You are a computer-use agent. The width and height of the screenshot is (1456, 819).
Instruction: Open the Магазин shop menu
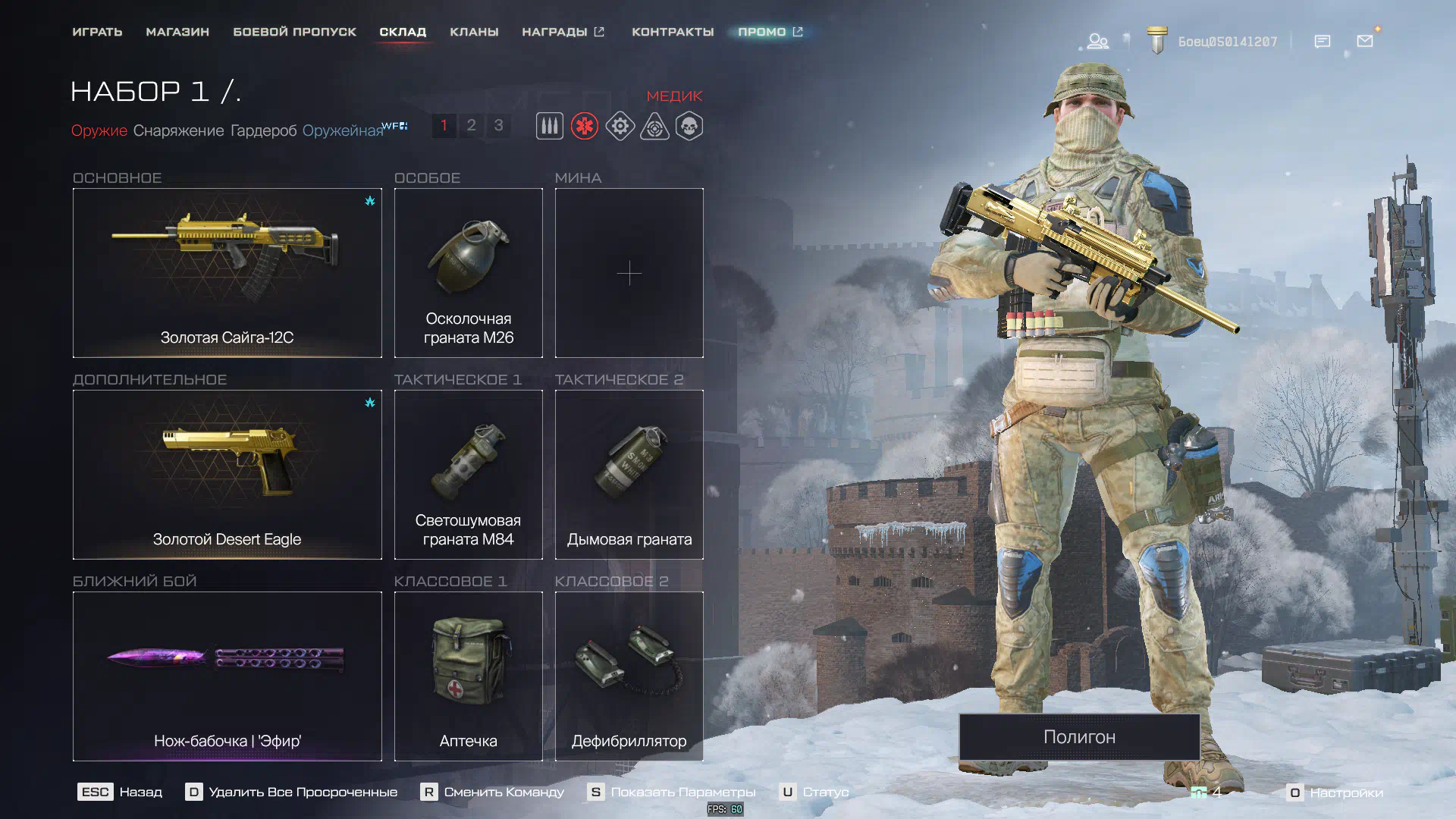[x=177, y=32]
